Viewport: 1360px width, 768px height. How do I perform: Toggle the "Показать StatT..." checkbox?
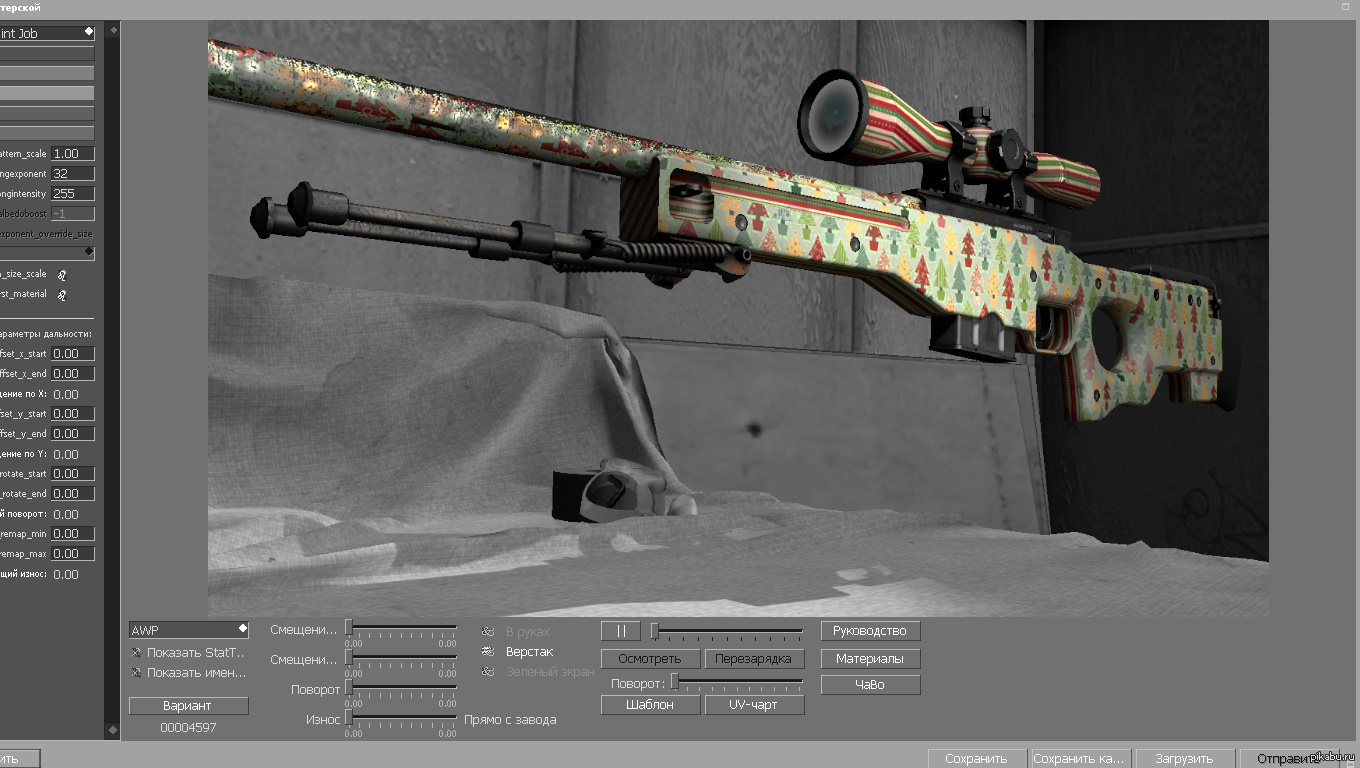pos(136,652)
